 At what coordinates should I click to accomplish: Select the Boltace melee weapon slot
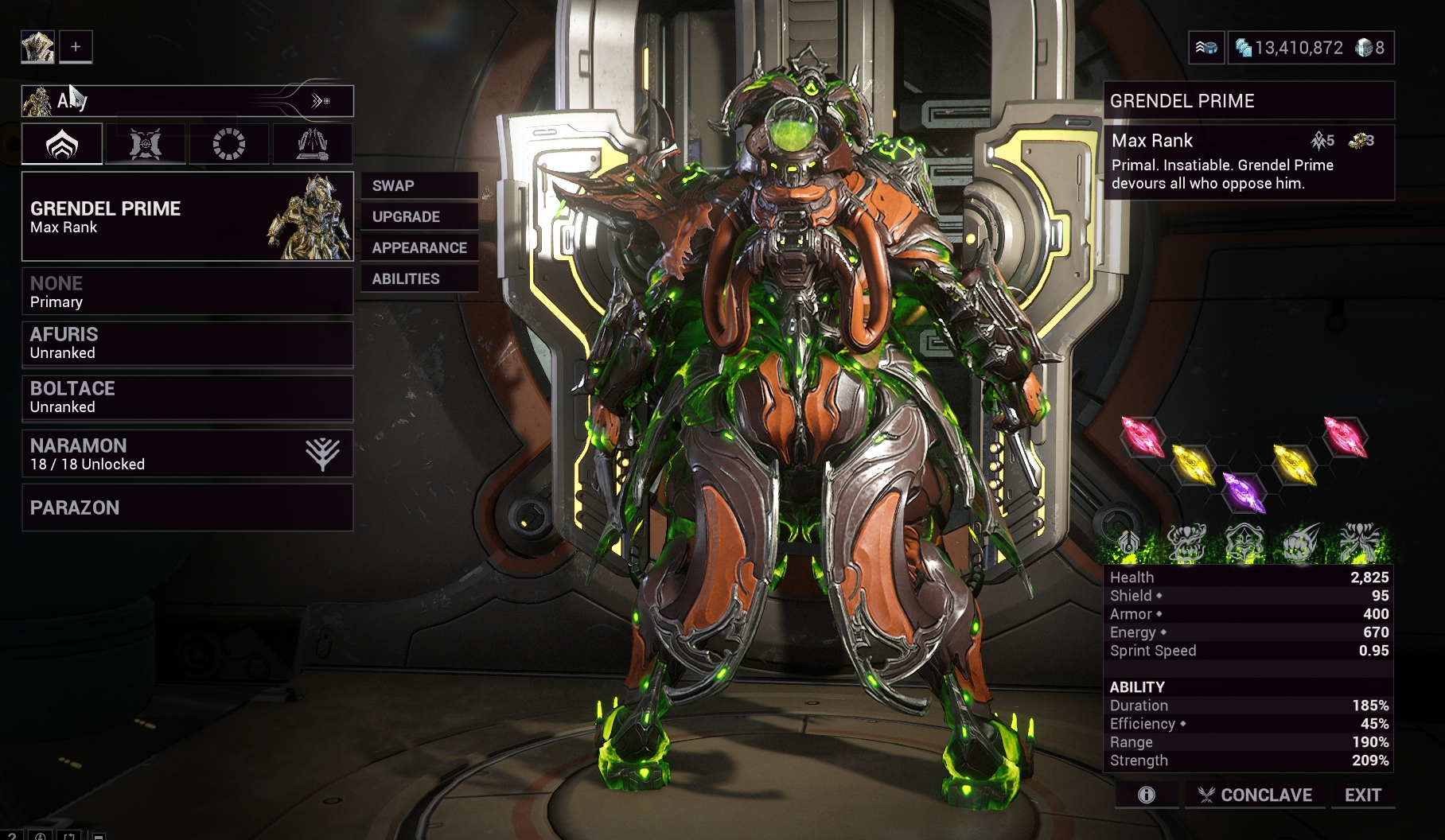[x=187, y=397]
